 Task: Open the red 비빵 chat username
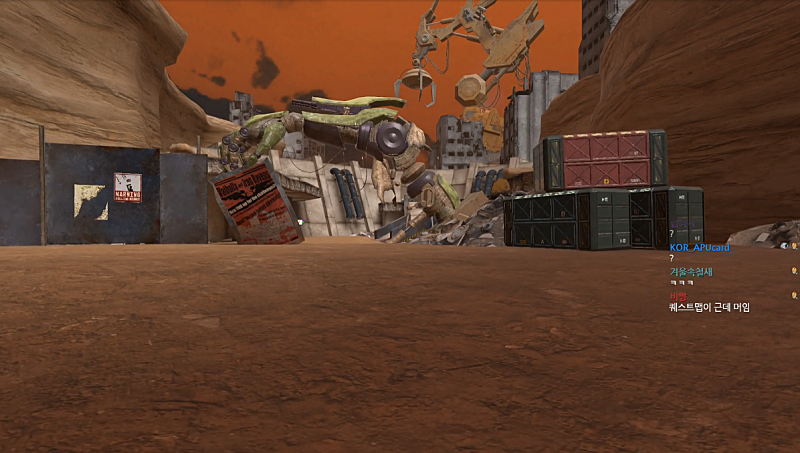point(679,296)
